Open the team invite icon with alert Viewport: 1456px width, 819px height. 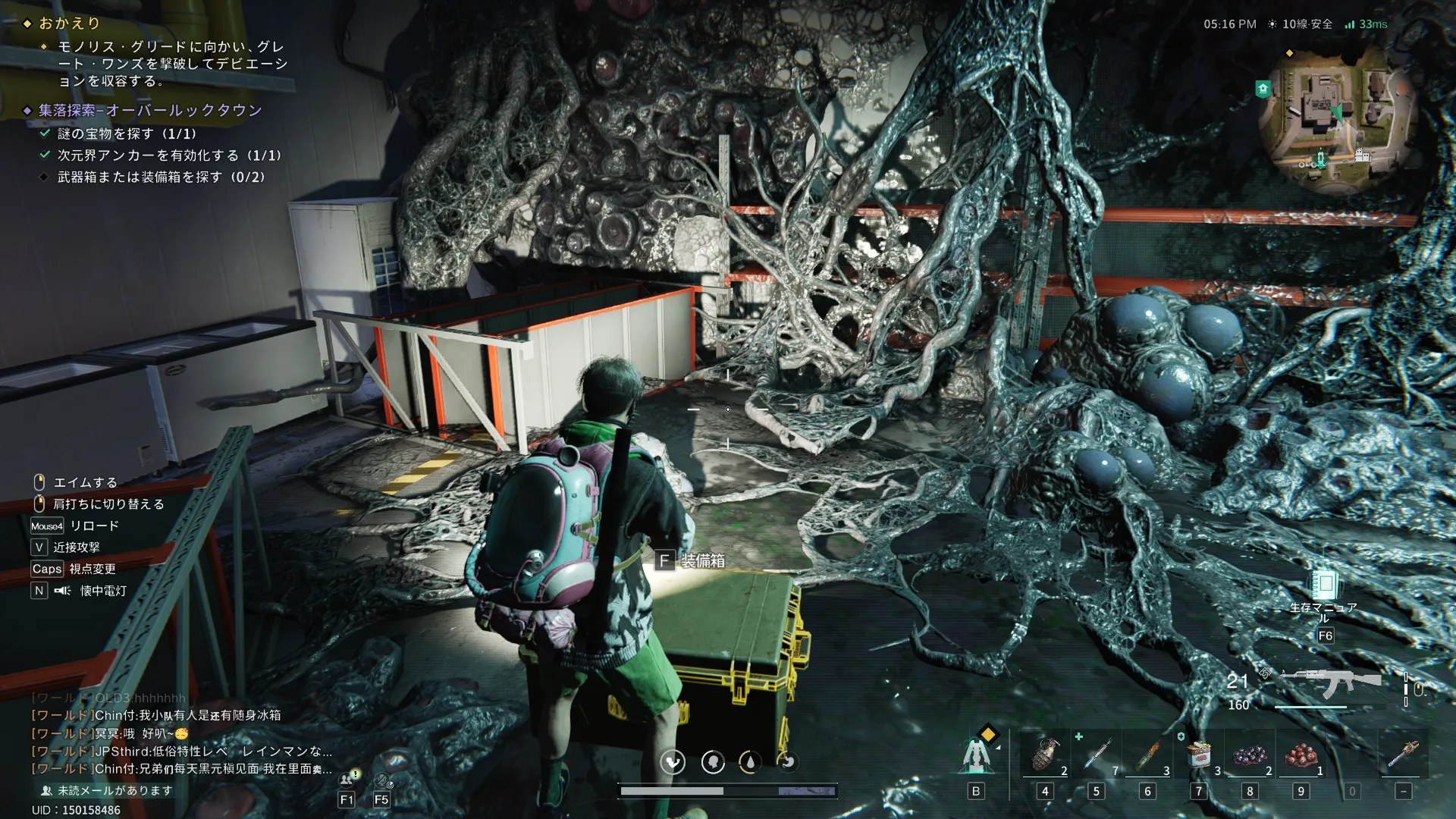(348, 779)
